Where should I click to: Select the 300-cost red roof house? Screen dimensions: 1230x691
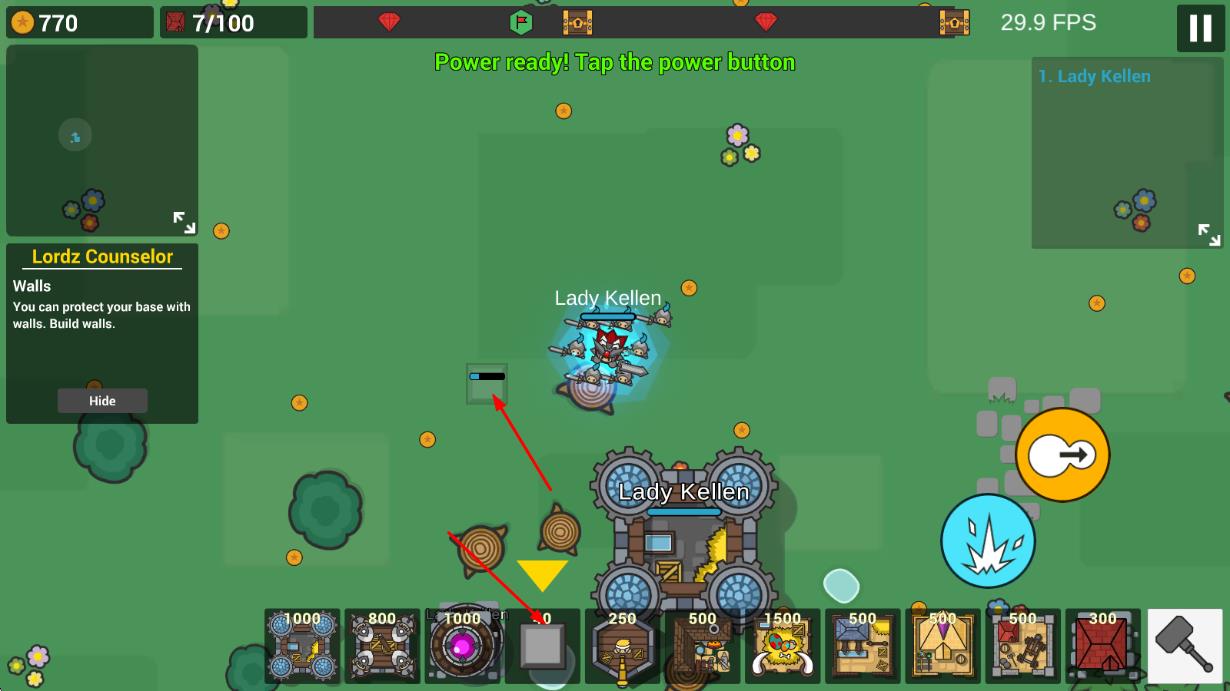(1102, 646)
